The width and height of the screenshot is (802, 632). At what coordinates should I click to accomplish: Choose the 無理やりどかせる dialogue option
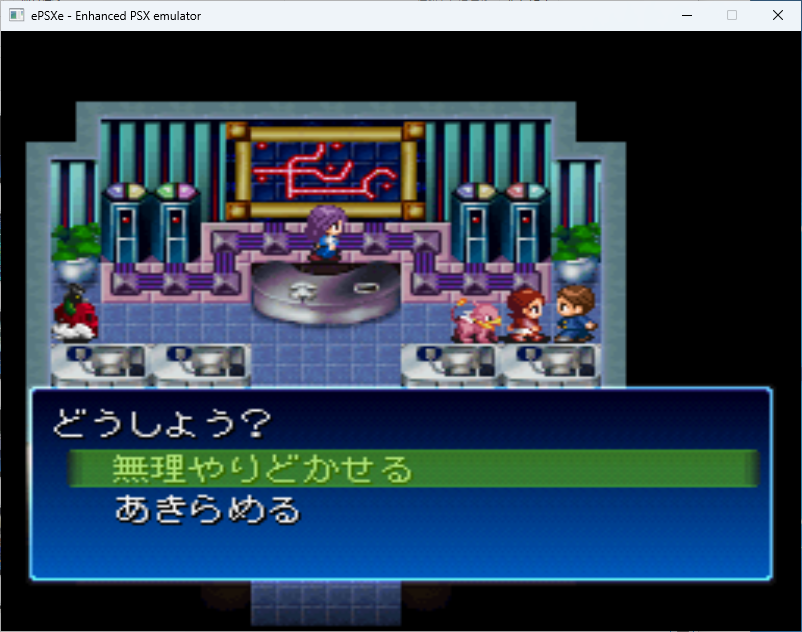(262, 468)
